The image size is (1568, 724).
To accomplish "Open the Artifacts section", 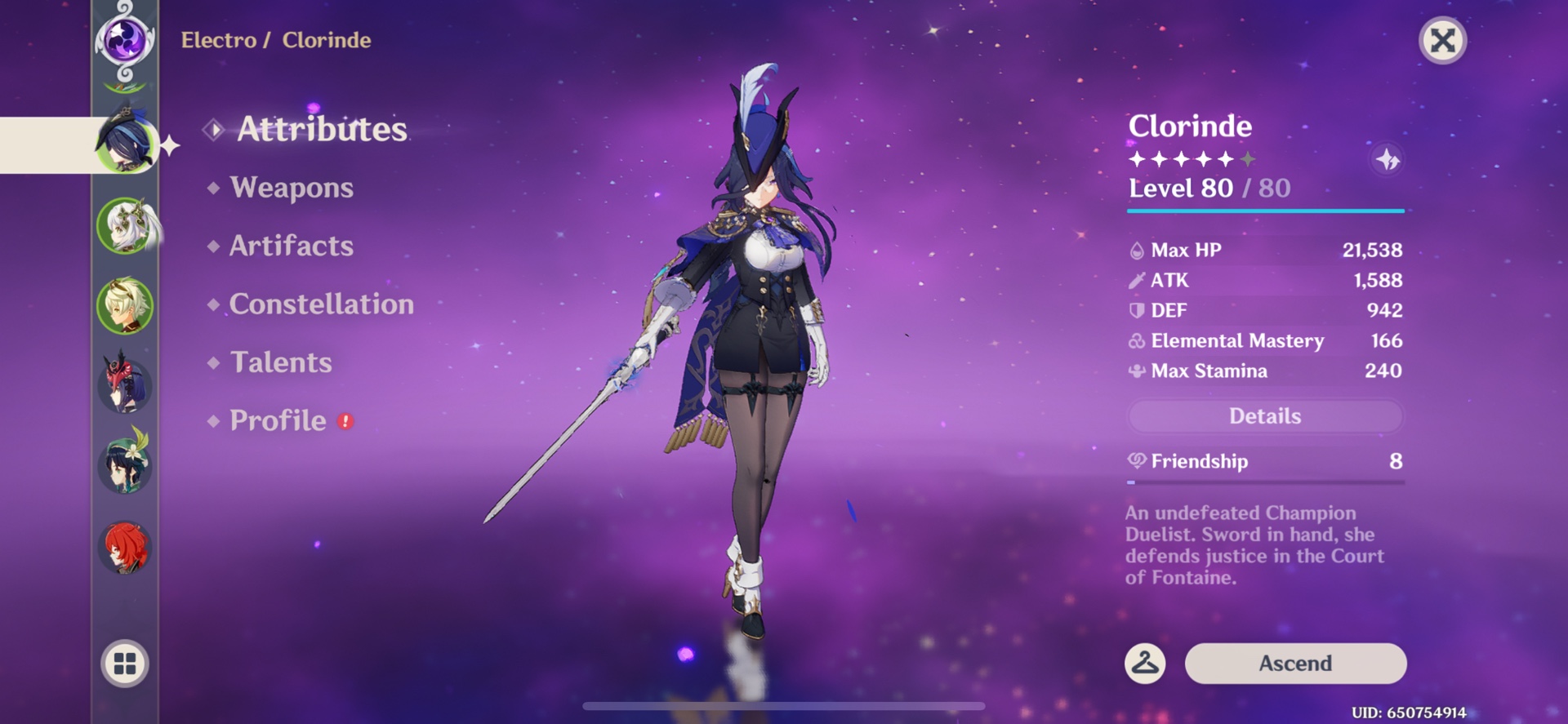I will point(290,246).
